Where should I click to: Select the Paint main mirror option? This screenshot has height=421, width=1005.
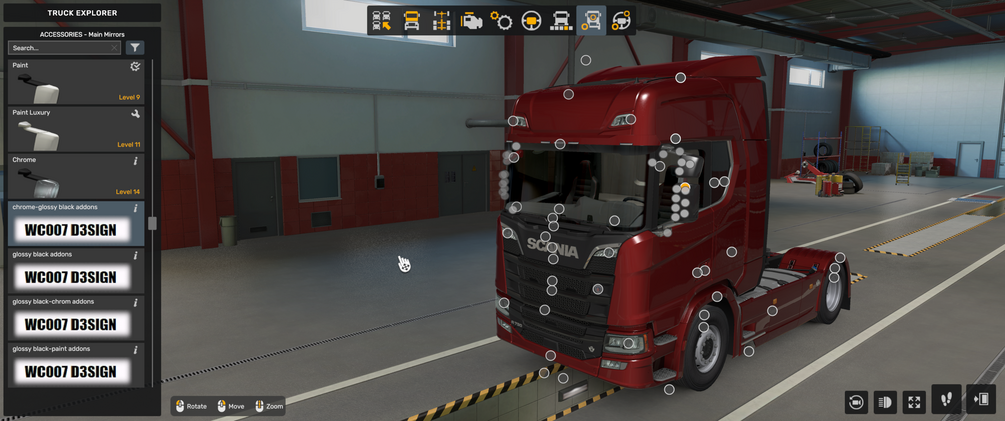75,82
